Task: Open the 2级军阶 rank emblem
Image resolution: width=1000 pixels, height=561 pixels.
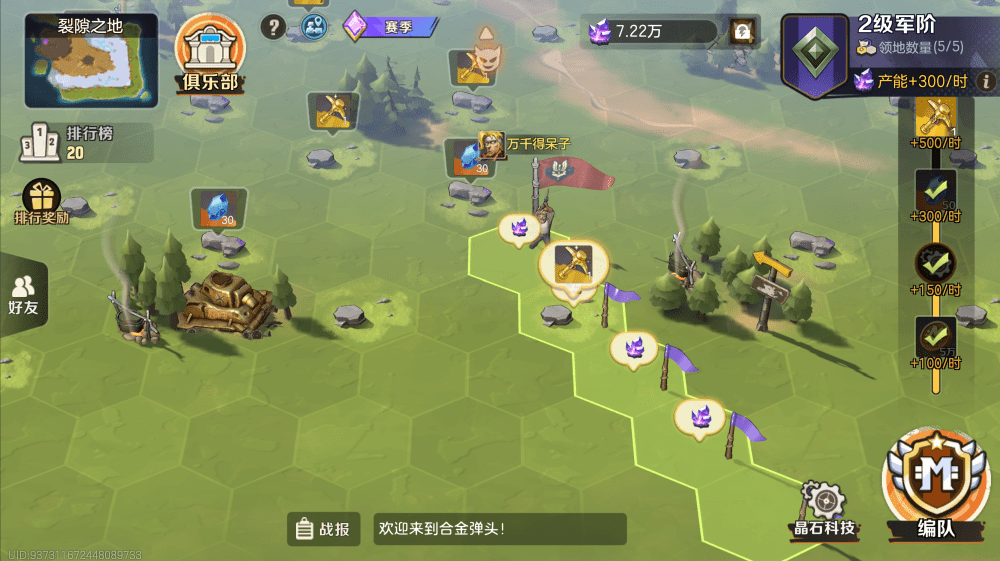Action: [x=814, y=55]
